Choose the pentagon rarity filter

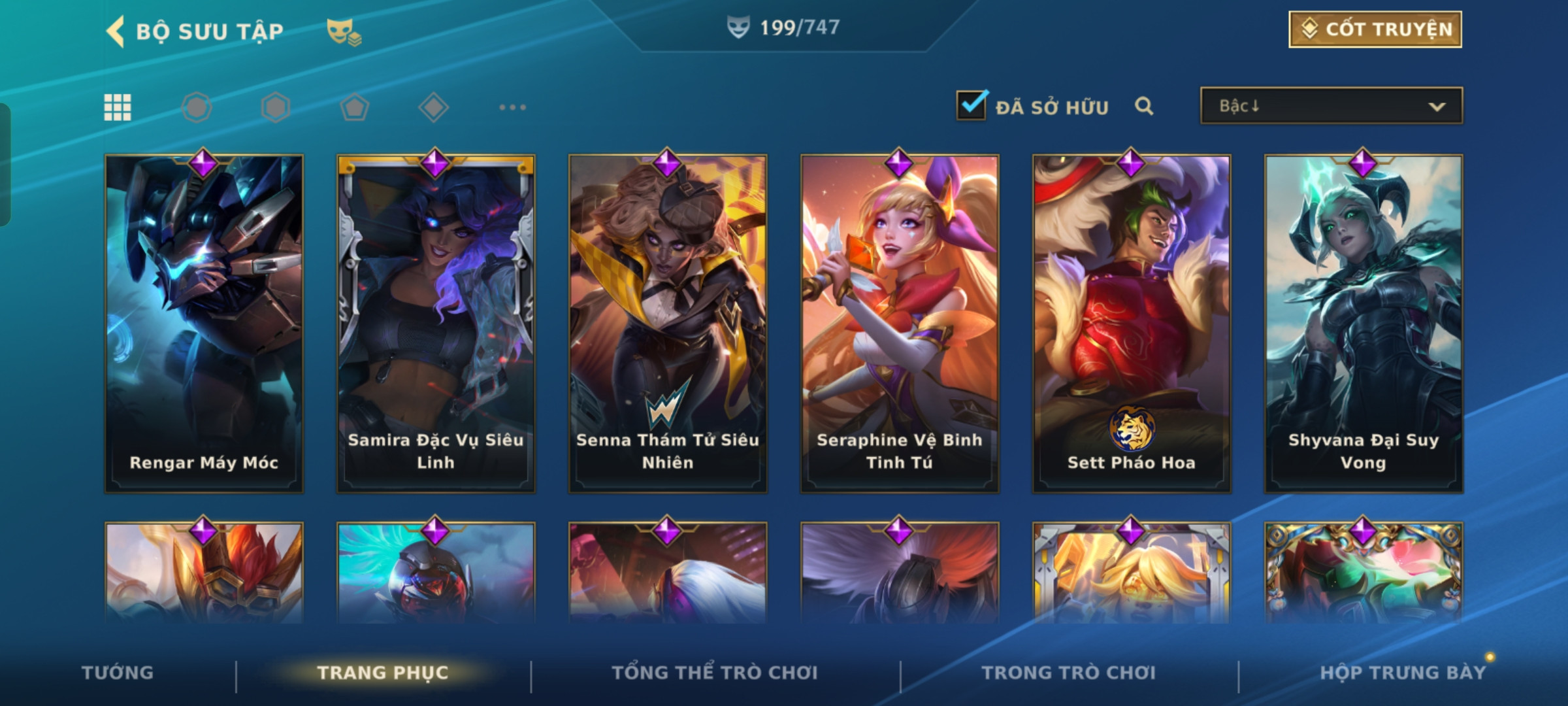[x=354, y=107]
